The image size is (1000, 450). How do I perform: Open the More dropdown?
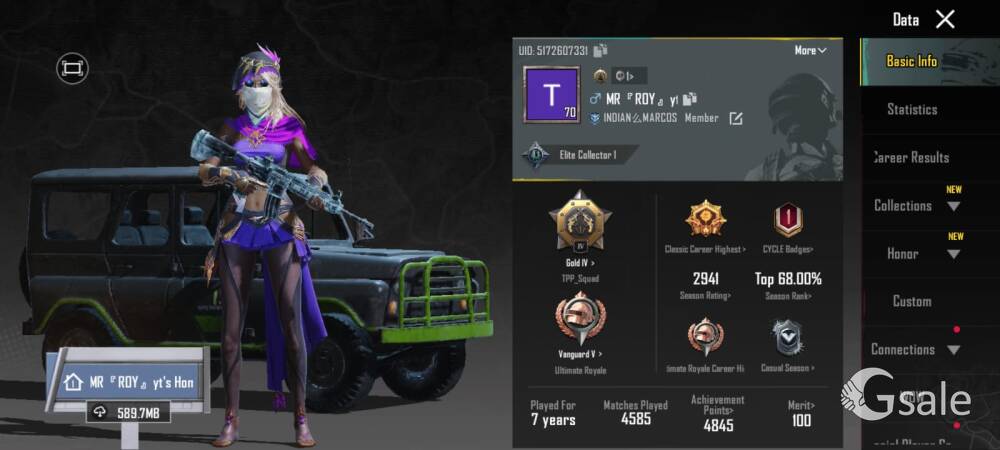(810, 50)
